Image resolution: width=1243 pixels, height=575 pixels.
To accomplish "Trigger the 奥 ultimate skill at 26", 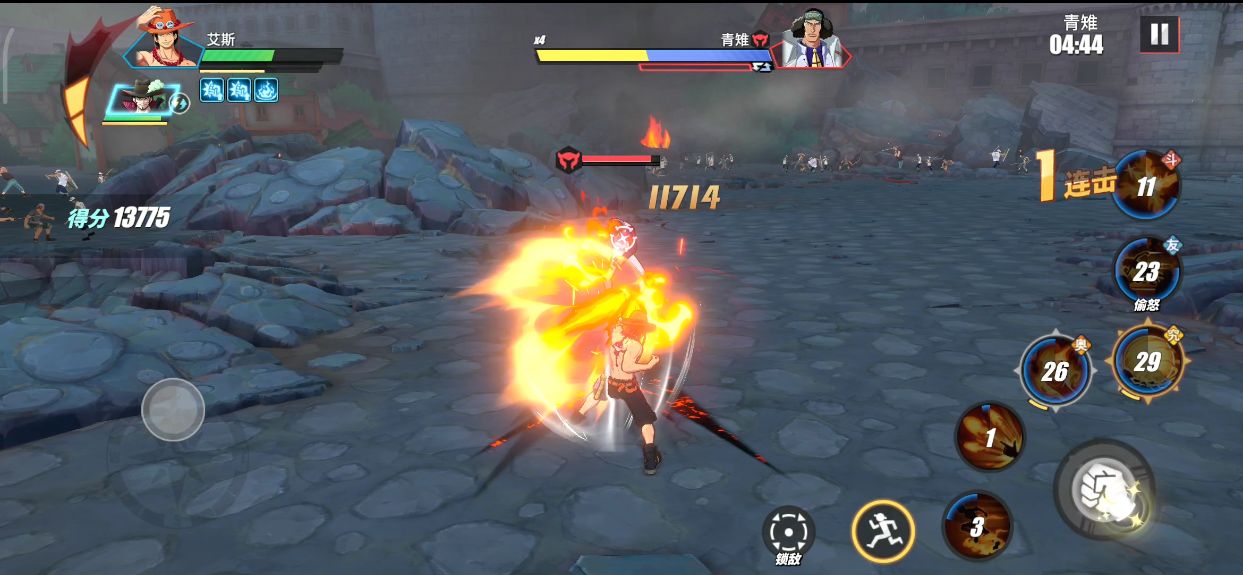I will pos(1054,371).
